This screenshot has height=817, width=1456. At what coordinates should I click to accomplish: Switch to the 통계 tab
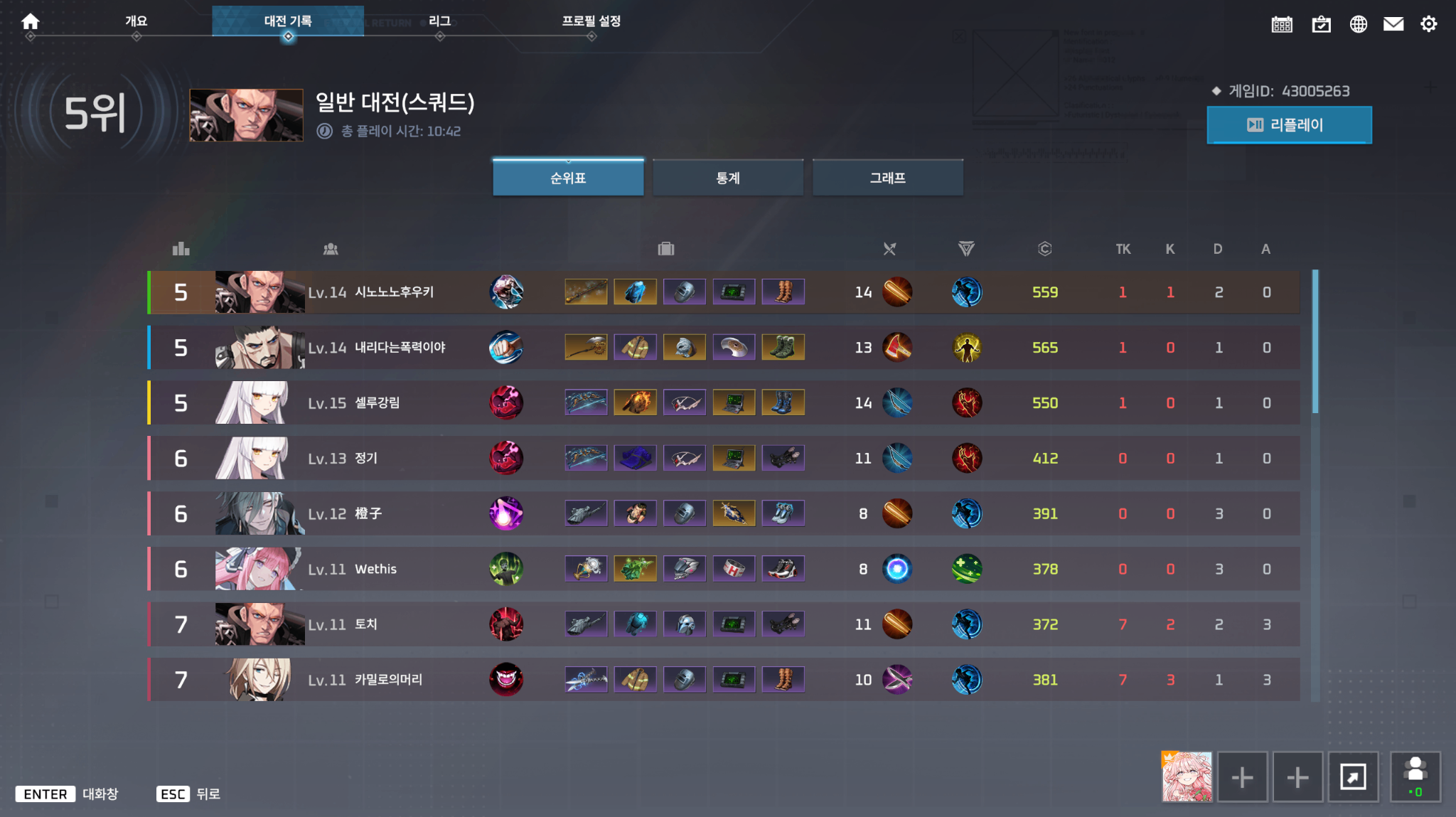pos(727,178)
